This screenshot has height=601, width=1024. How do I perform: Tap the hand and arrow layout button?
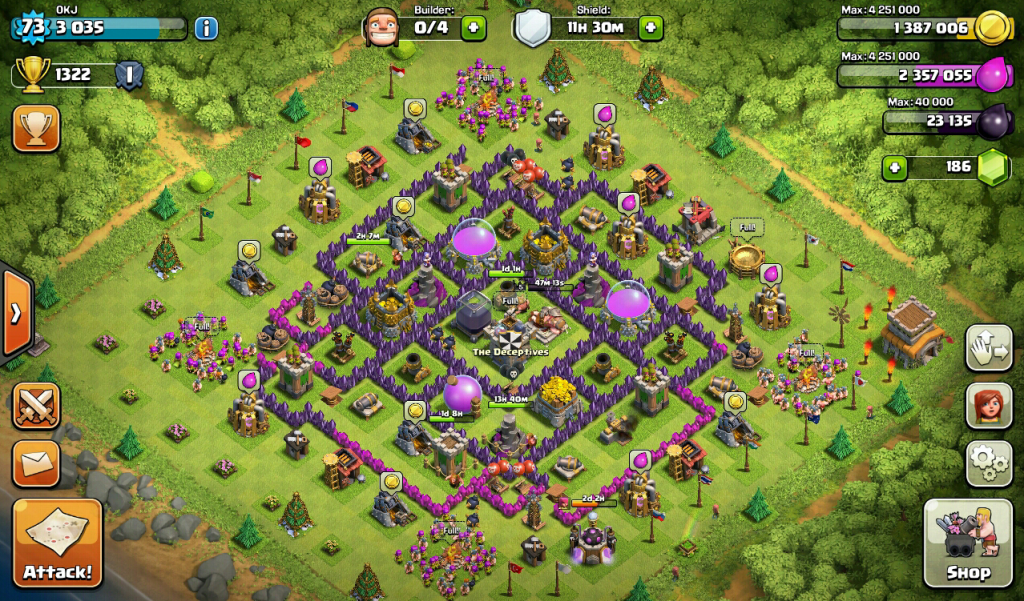(x=989, y=347)
